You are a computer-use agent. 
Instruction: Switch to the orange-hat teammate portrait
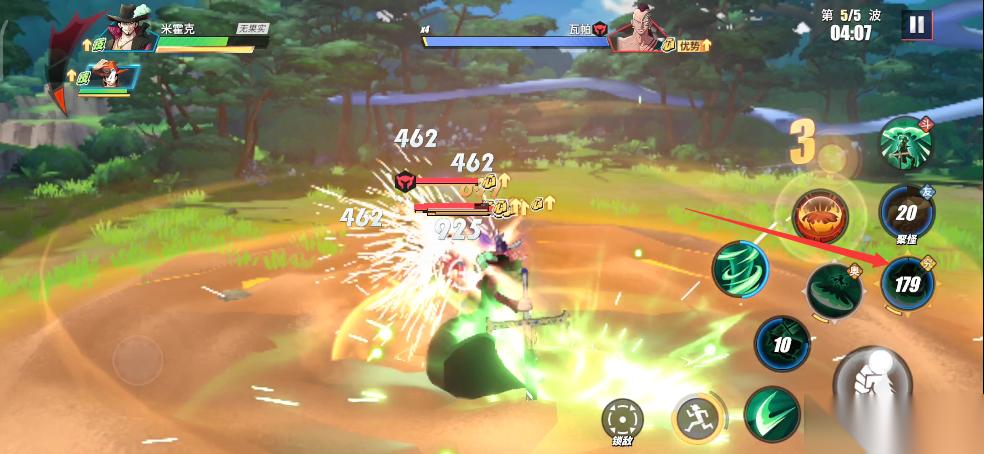[104, 76]
